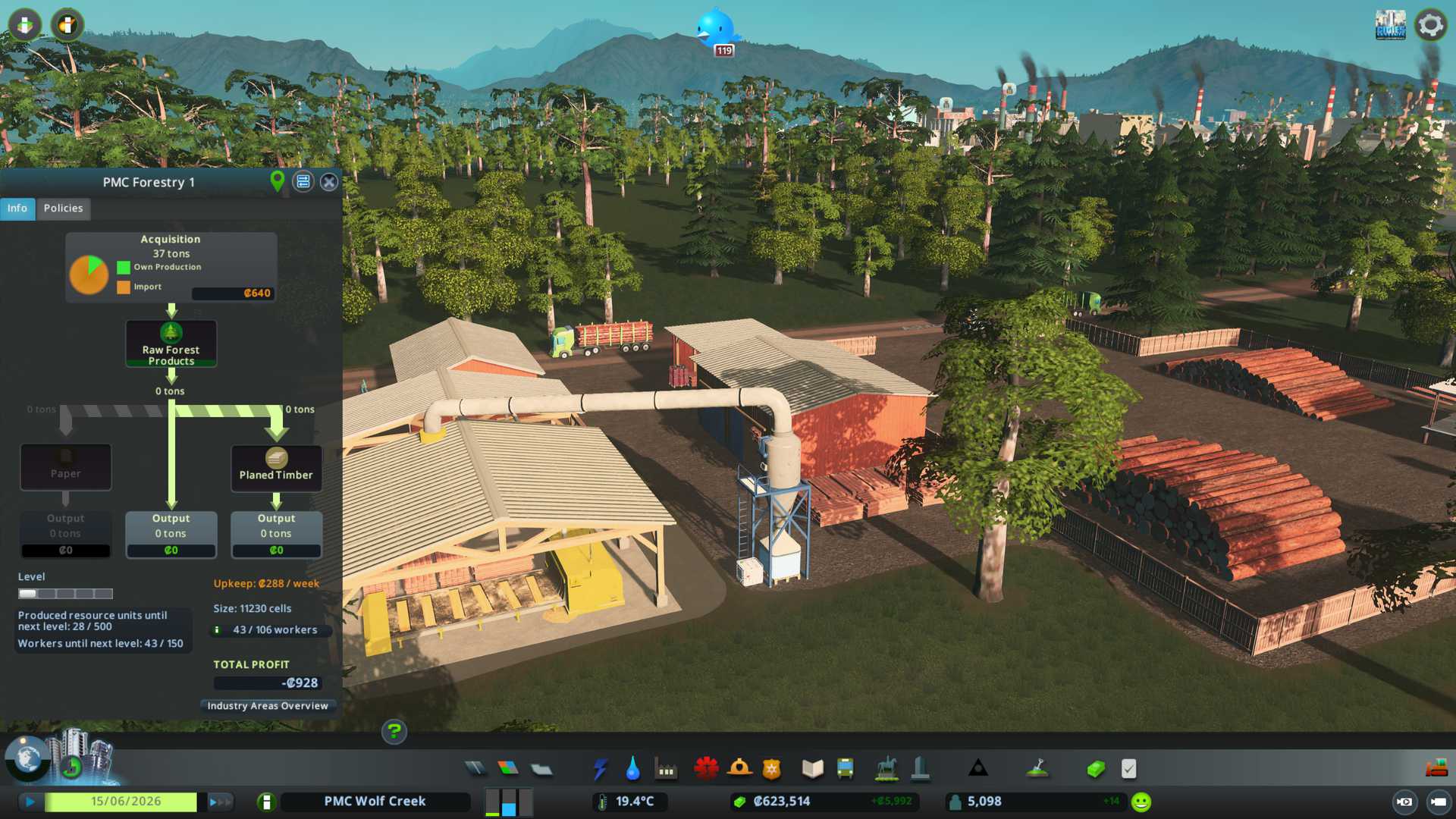Open Industry Areas Overview
This screenshot has width=1456, height=819.
pyautogui.click(x=268, y=706)
